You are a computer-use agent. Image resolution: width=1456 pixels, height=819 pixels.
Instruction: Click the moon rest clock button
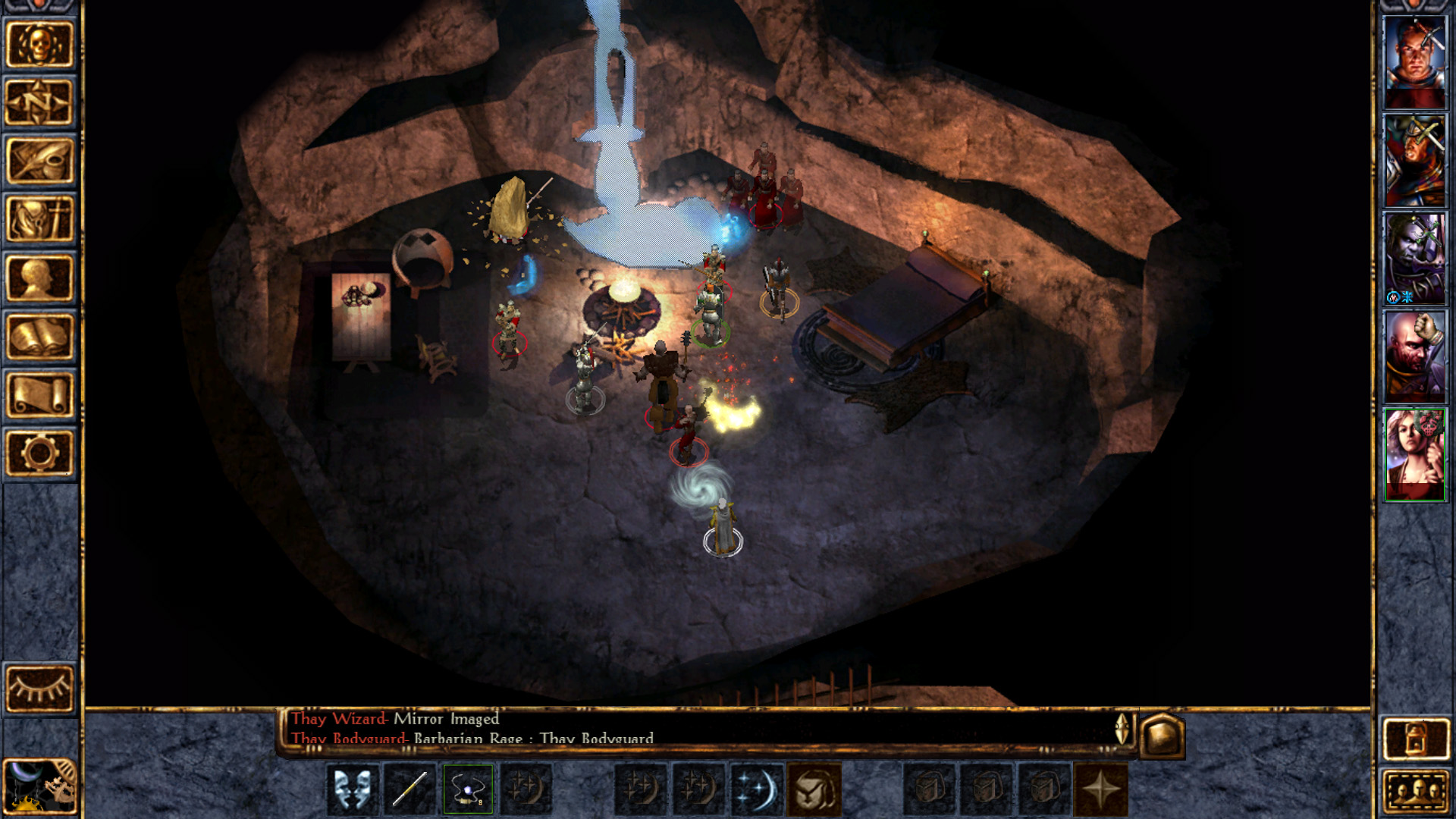tap(39, 786)
